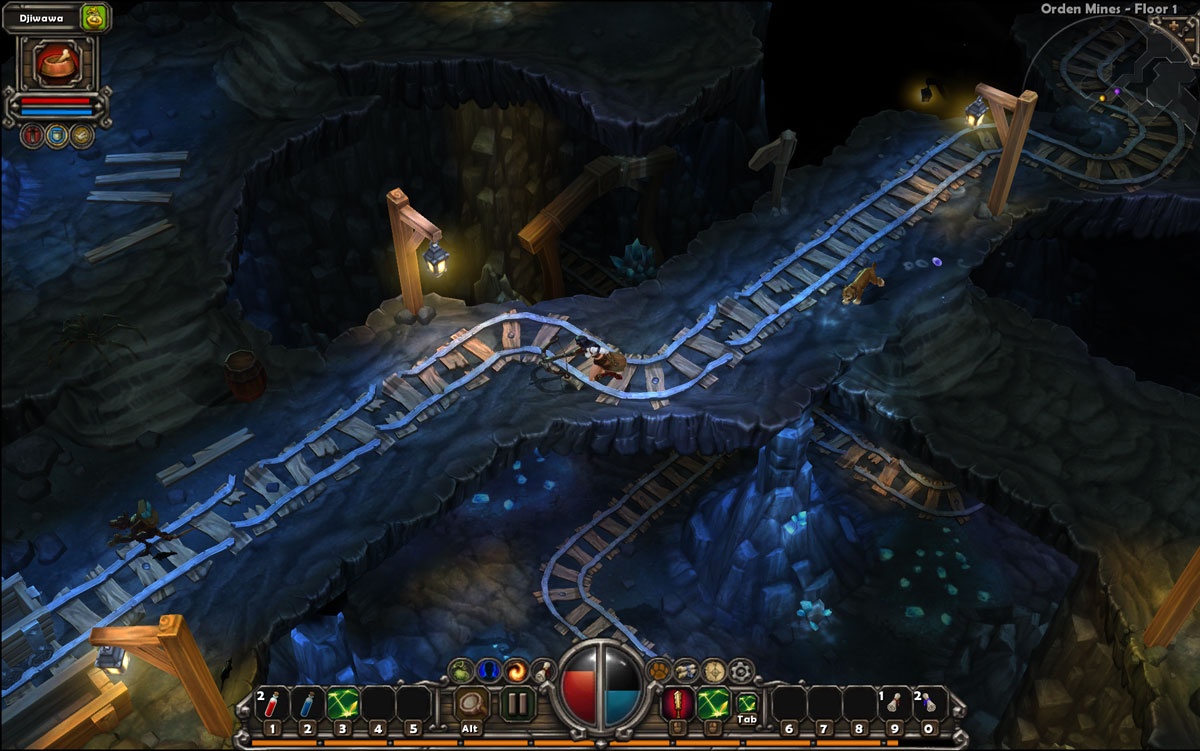Open the gear settings icon
The image size is (1200, 751).
[740, 670]
